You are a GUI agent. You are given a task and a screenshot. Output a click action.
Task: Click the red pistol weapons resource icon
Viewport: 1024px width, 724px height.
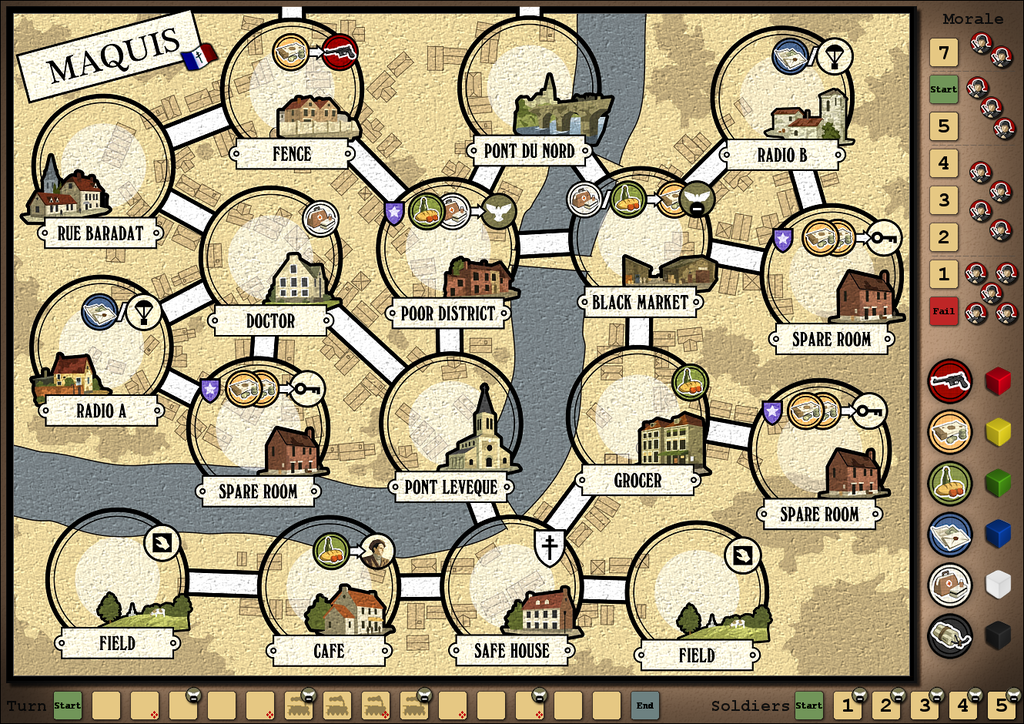pyautogui.click(x=949, y=381)
